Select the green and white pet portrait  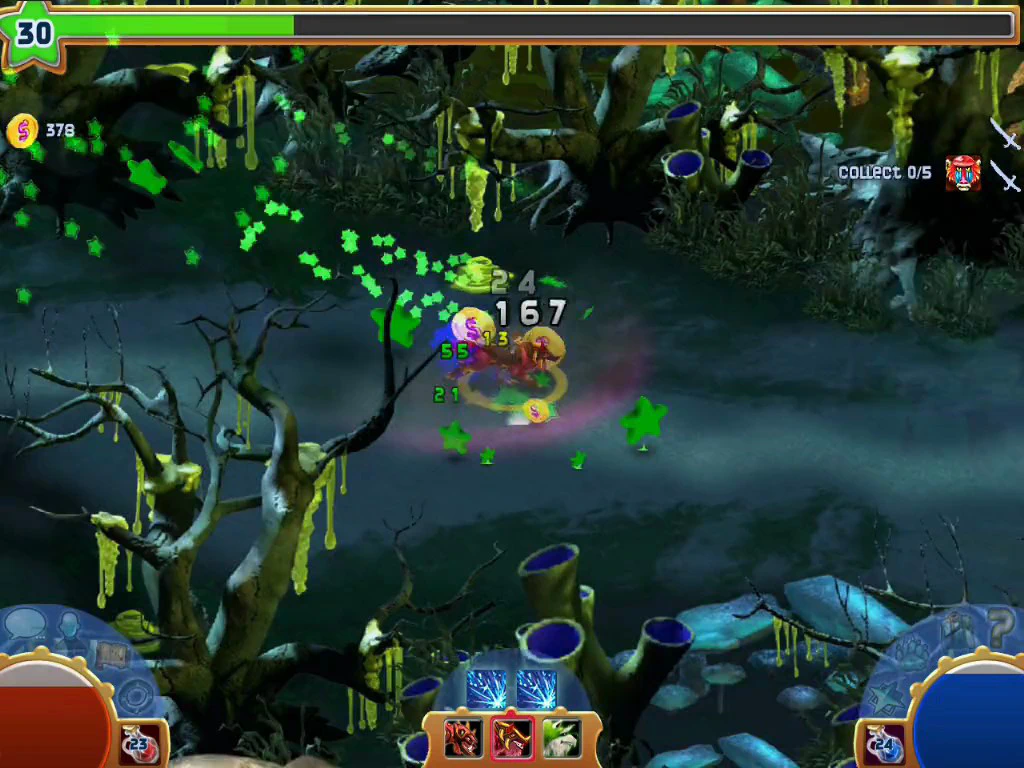pos(561,739)
